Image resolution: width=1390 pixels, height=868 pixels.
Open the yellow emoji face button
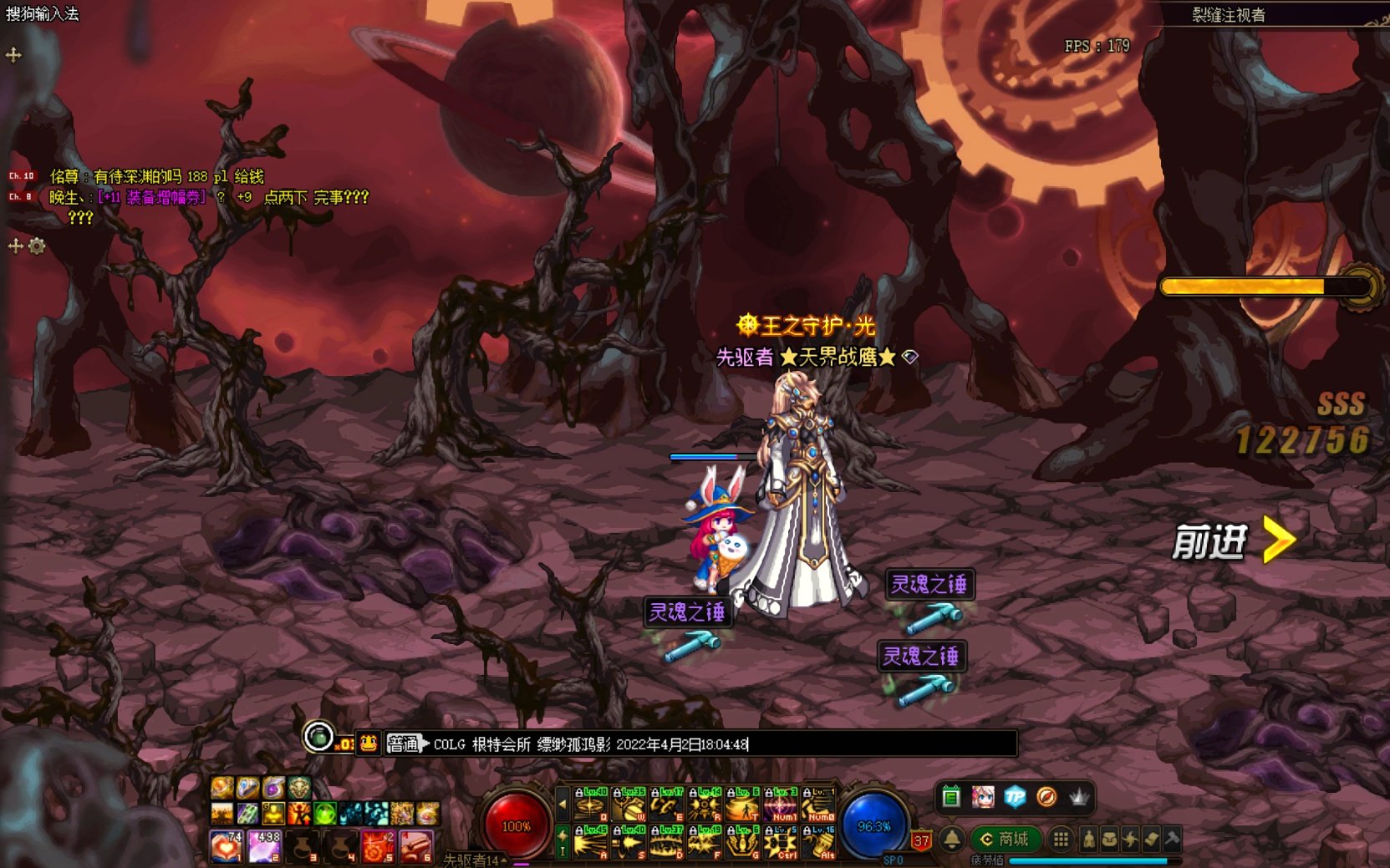point(369,744)
